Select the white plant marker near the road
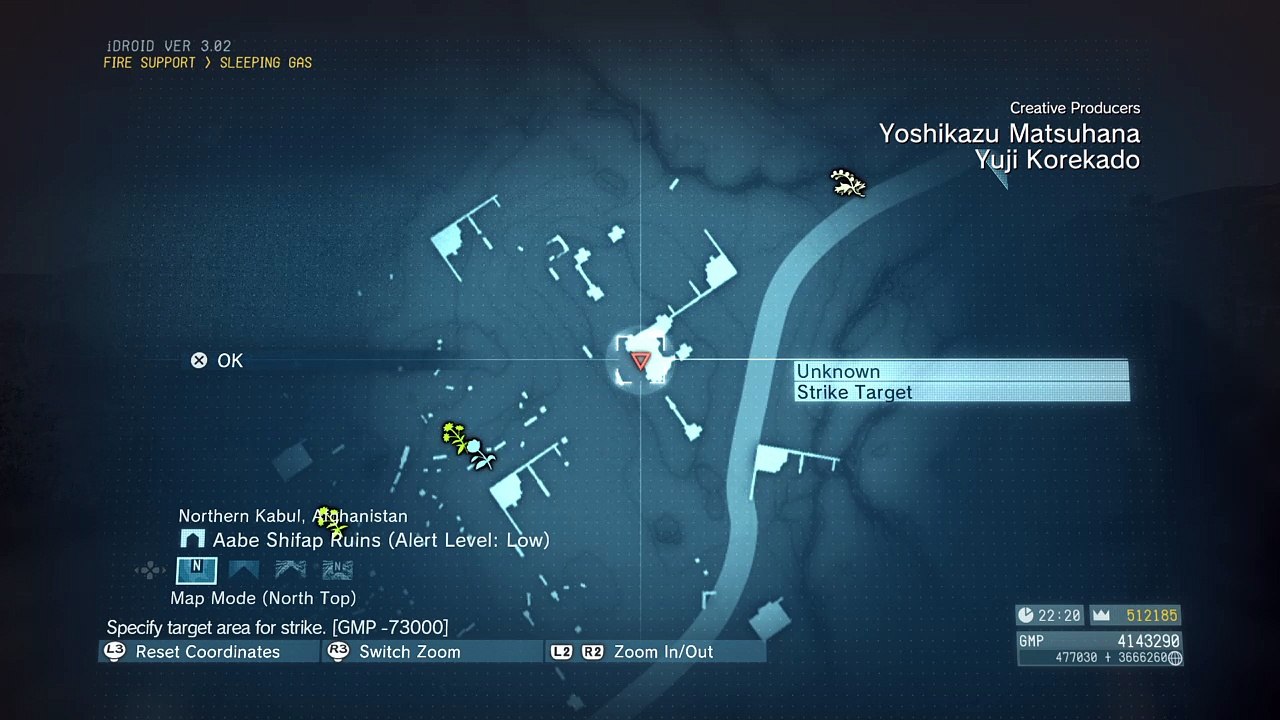The width and height of the screenshot is (1280, 720). pyautogui.click(x=847, y=183)
